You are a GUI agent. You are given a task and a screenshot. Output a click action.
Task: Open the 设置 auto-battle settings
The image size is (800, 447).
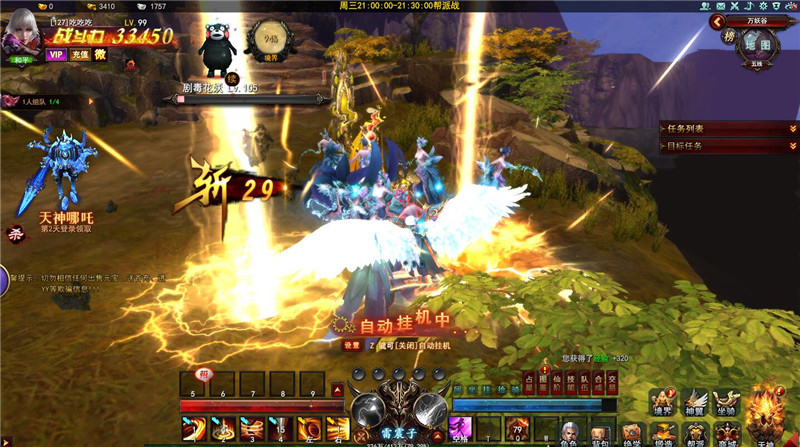click(351, 345)
